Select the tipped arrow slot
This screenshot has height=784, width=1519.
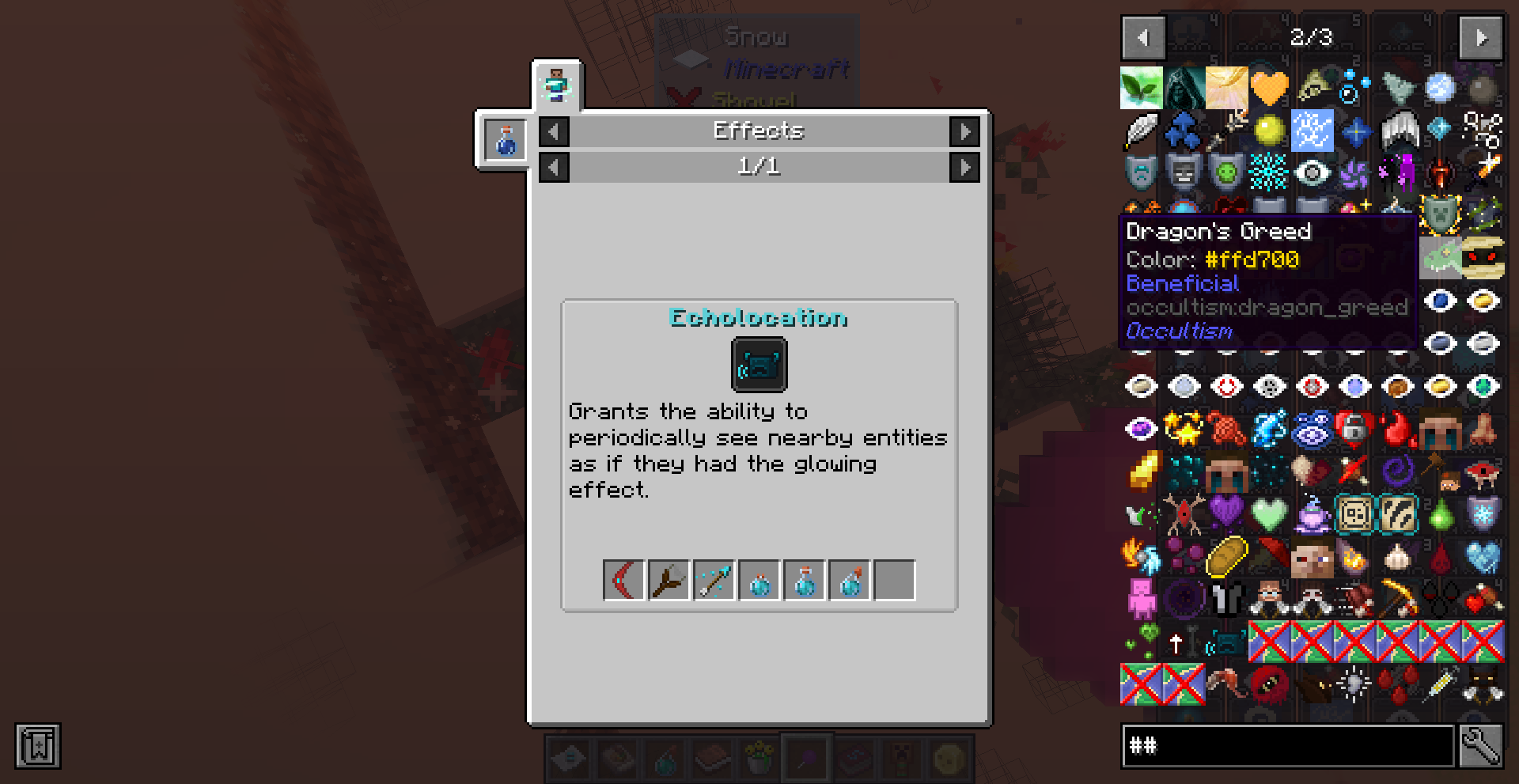coord(714,581)
